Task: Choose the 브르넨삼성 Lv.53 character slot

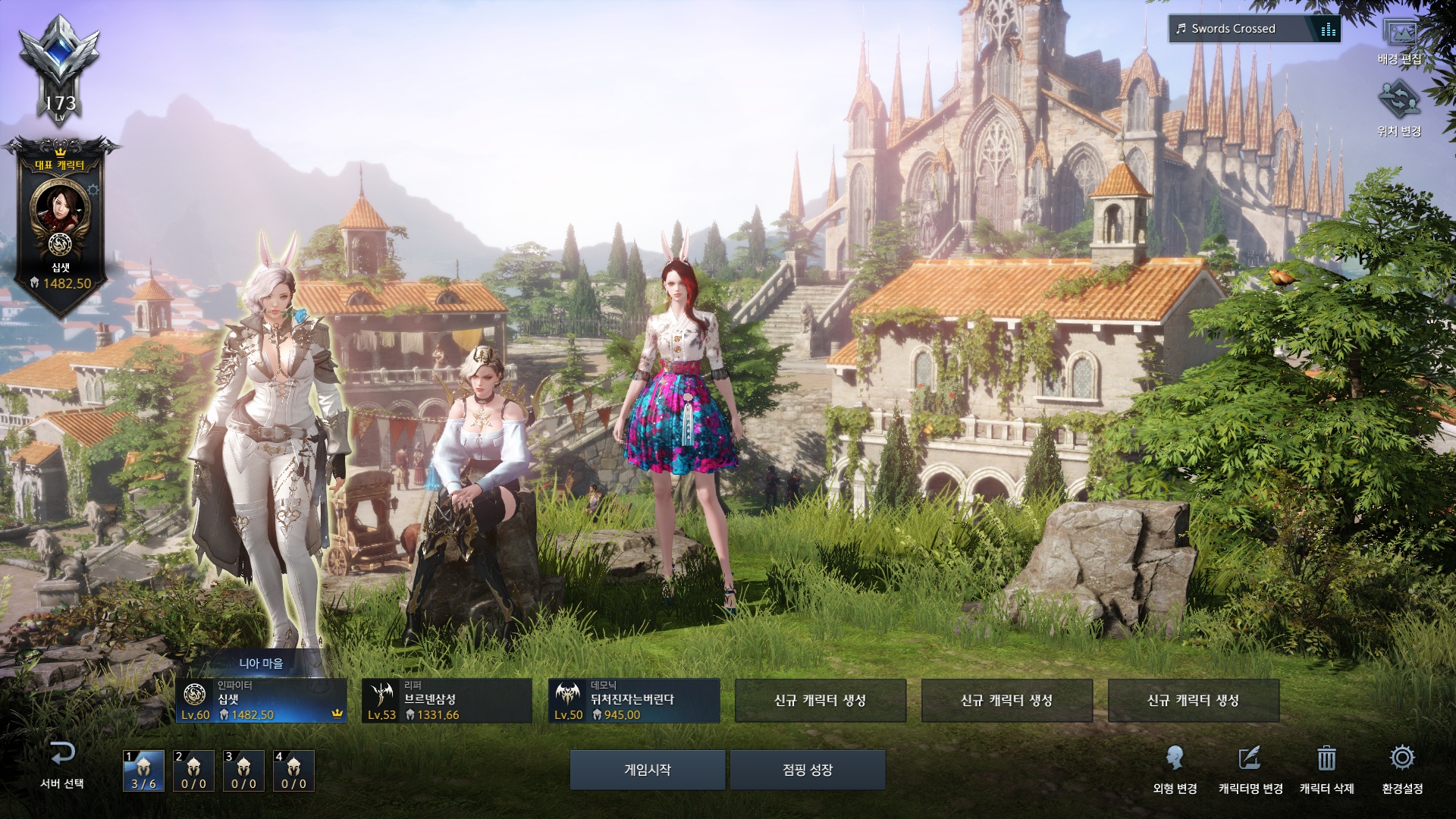Action: pos(447,701)
